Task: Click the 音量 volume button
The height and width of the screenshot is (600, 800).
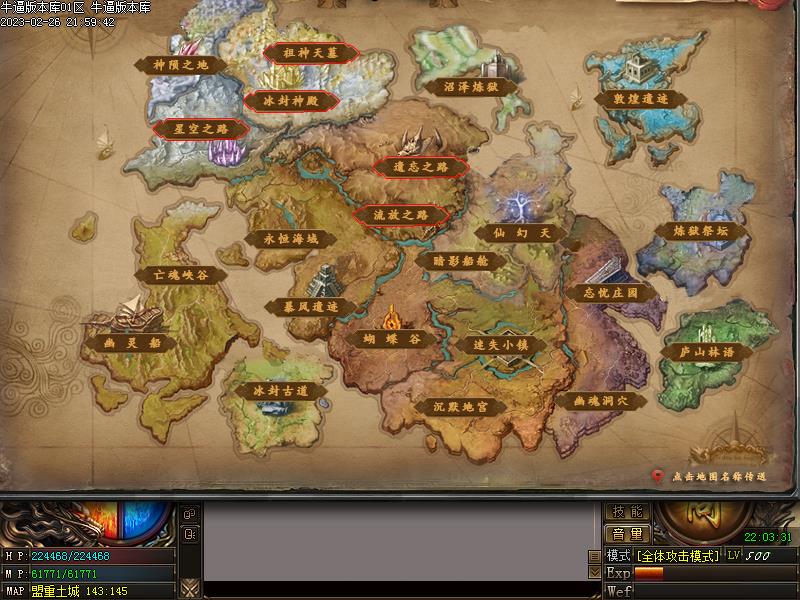Action: click(629, 533)
